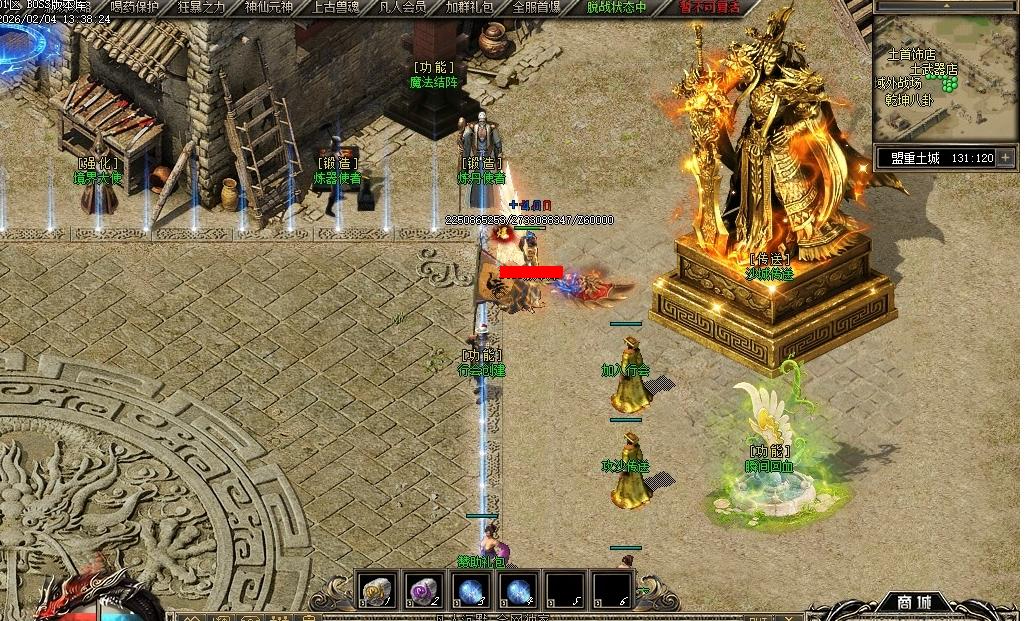This screenshot has width=1025, height=621.
Task: Open the 凡人会员 membership menu
Action: [403, 7]
